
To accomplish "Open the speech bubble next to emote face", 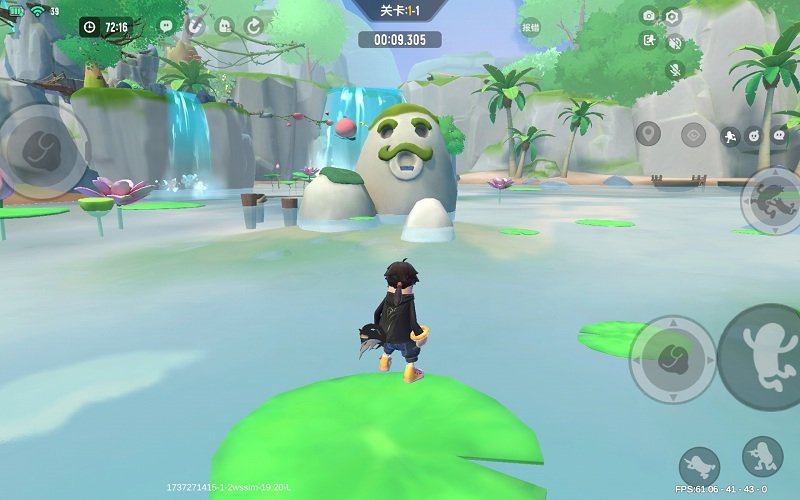I will 779,135.
